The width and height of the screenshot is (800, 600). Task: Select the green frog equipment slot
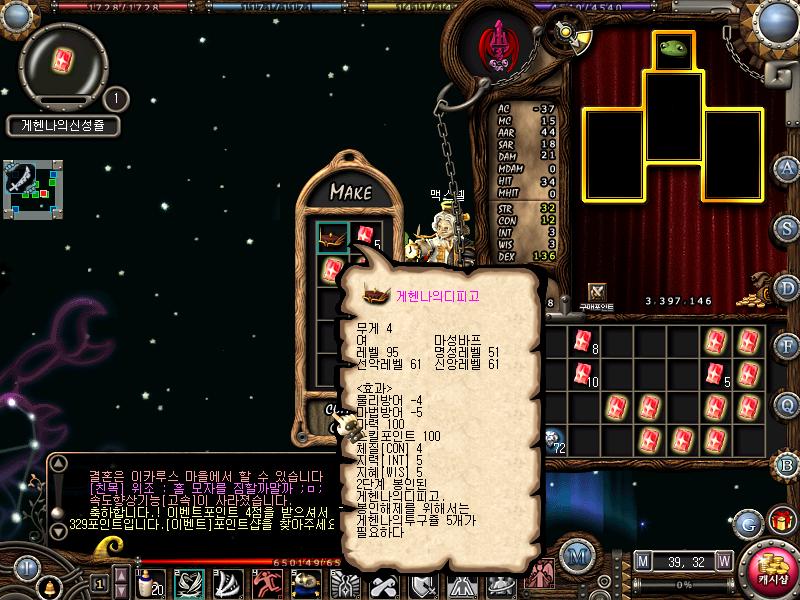(x=674, y=50)
